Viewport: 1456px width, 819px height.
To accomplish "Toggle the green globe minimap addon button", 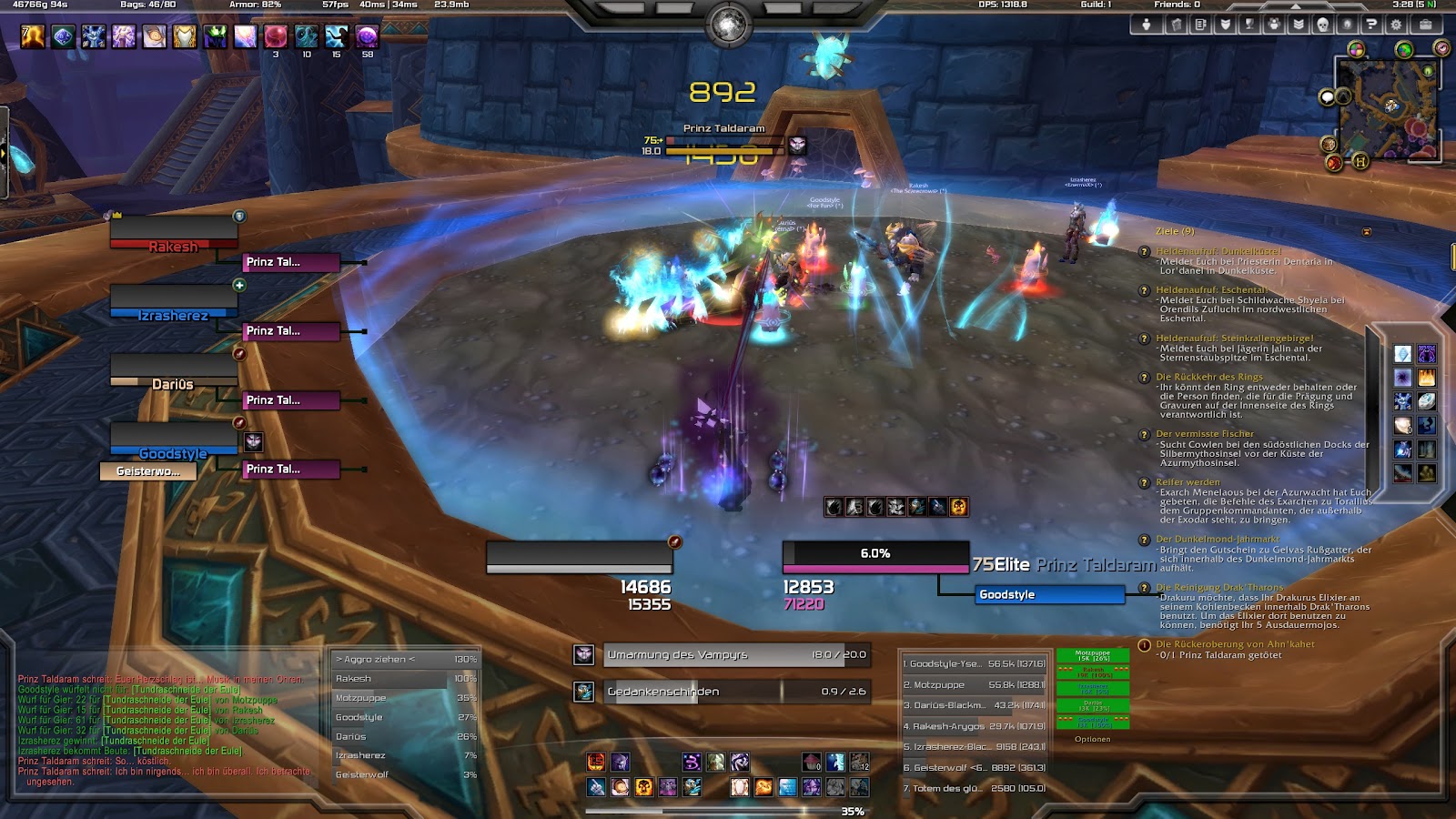I will (x=1403, y=48).
